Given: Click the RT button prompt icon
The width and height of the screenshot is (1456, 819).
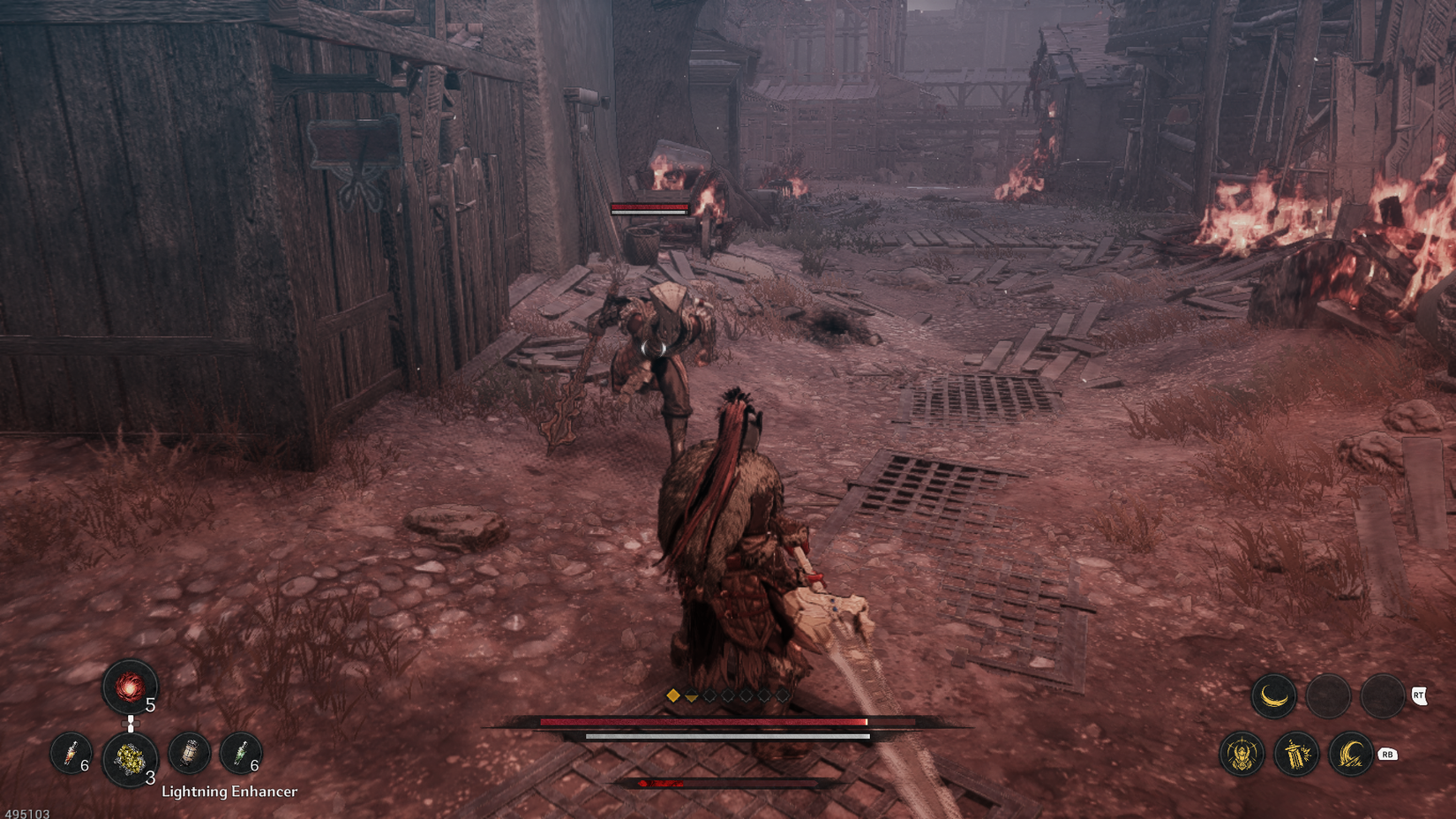Looking at the screenshot, I should (x=1420, y=696).
